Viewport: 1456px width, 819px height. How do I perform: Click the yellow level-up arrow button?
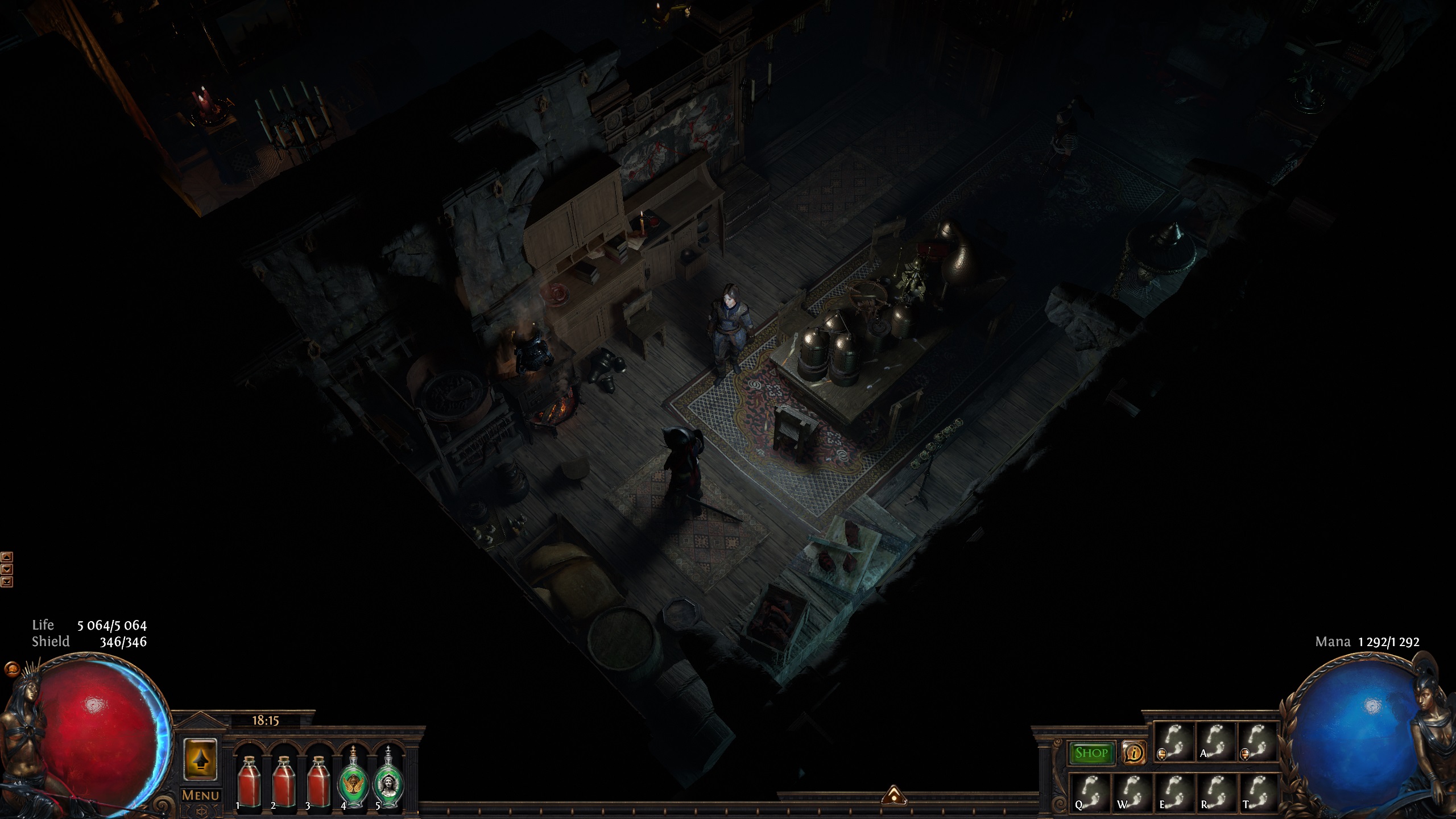(200, 759)
